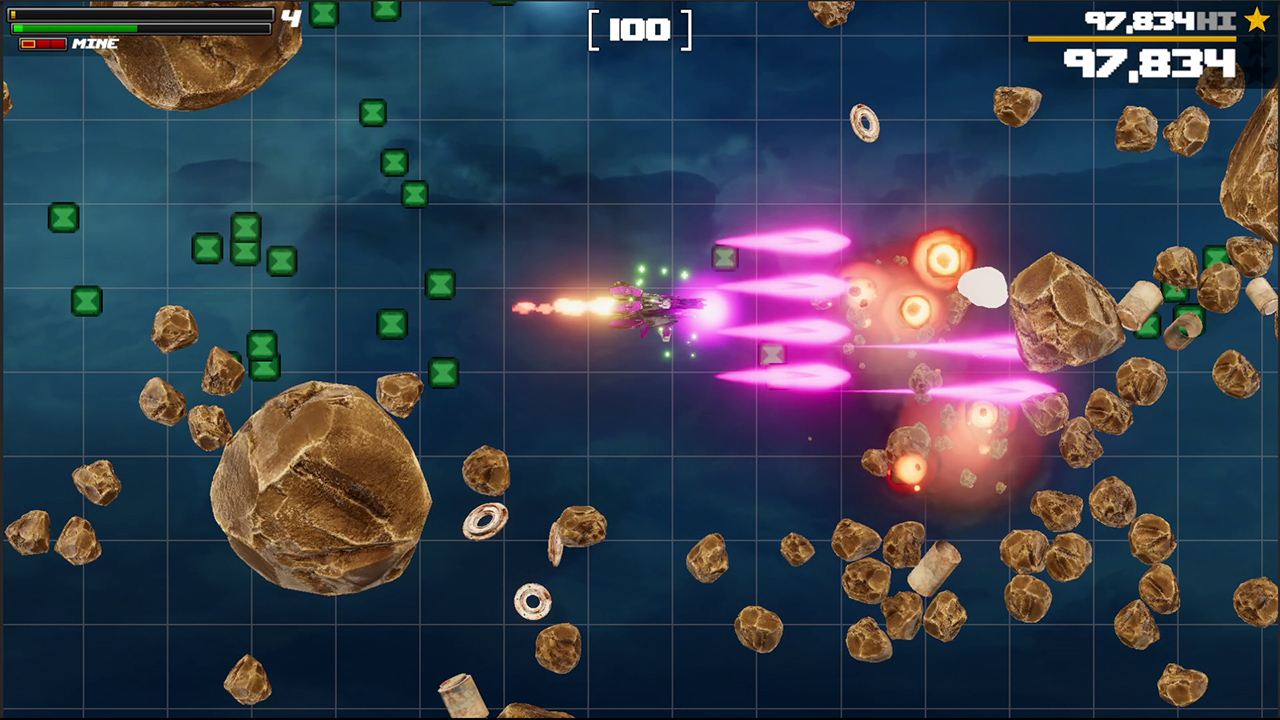Click the yellow star icon beside the high score
Screen dimensions: 1280x720
pyautogui.click(x=1258, y=20)
